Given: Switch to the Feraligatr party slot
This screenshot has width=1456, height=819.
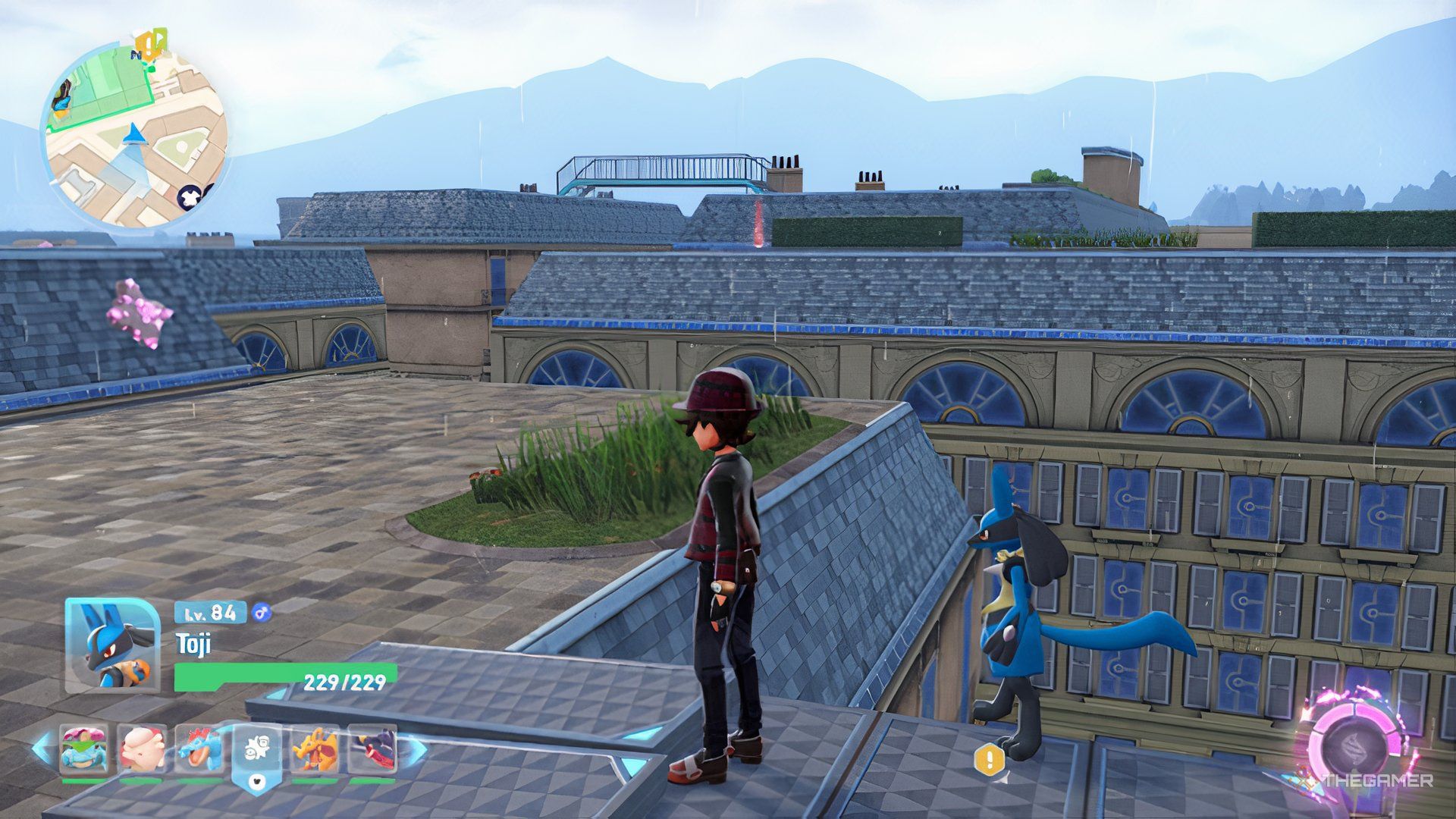Looking at the screenshot, I should point(200,749).
